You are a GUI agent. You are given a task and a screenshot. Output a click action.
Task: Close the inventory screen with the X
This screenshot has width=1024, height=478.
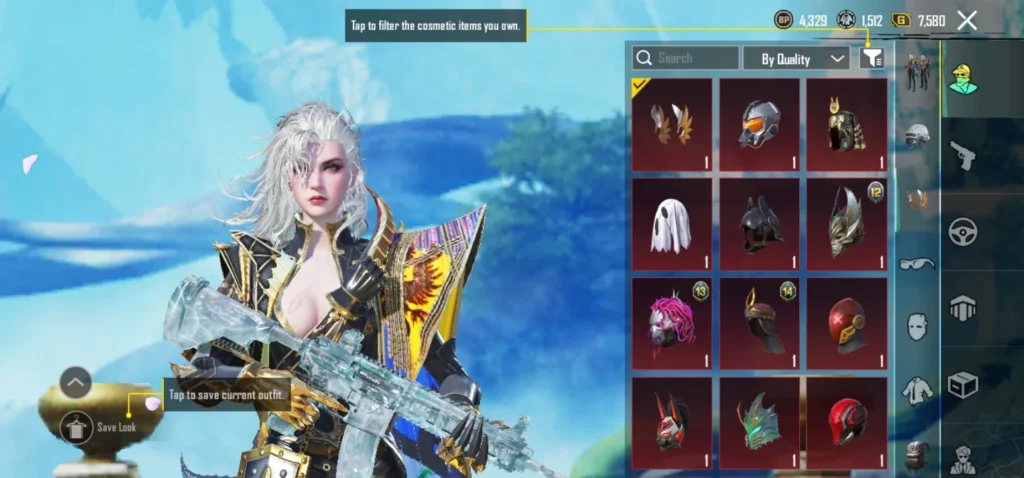coord(967,20)
